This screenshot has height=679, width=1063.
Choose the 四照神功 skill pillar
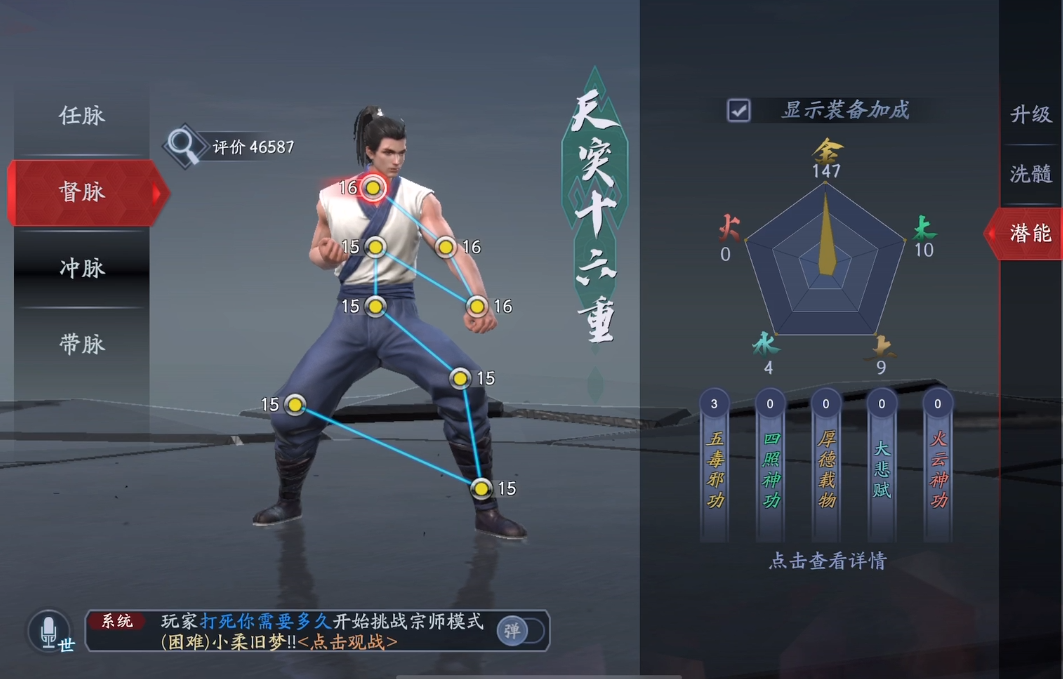pyautogui.click(x=771, y=464)
